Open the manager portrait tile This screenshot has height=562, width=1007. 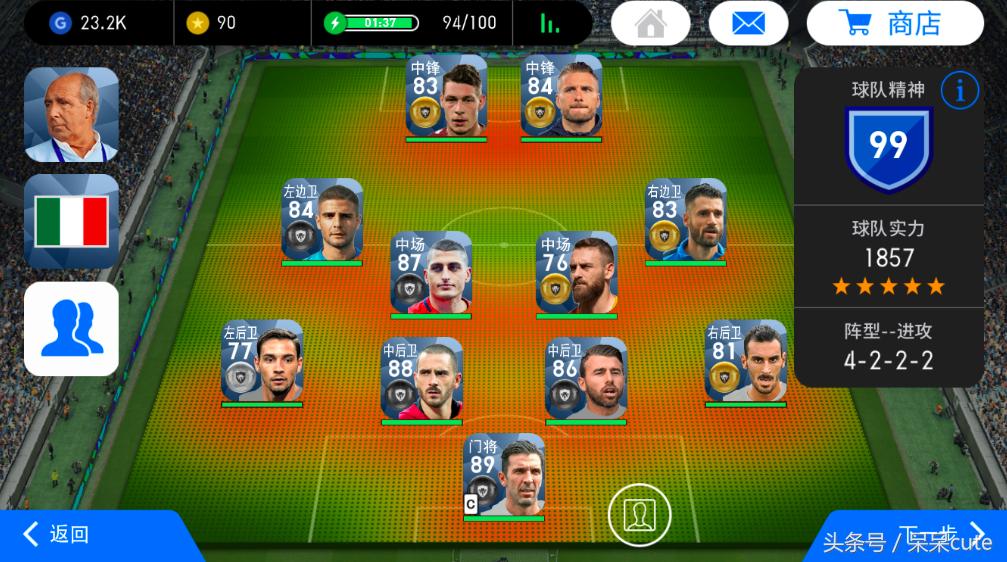tap(71, 114)
